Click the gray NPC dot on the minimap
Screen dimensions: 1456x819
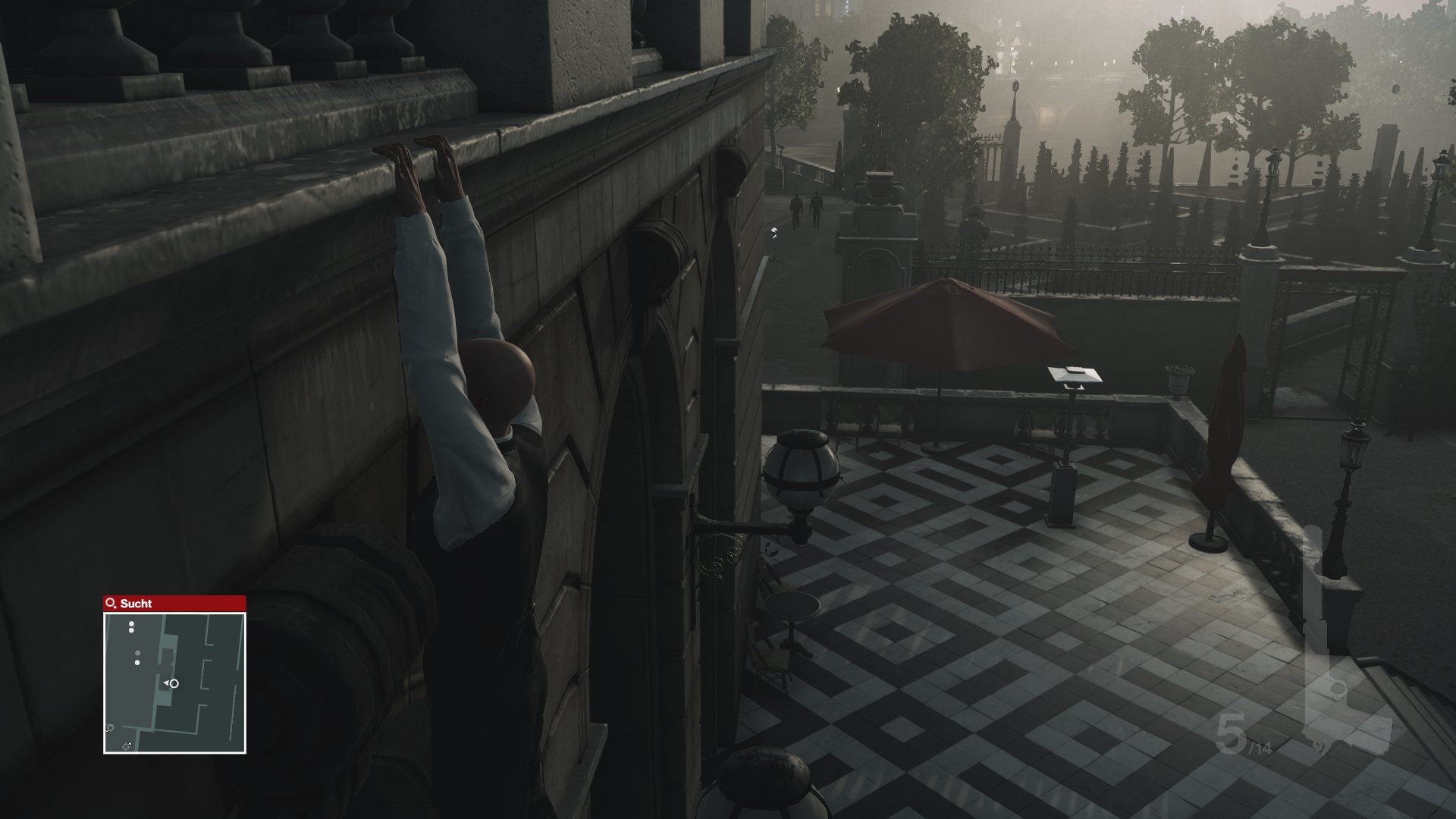[137, 653]
